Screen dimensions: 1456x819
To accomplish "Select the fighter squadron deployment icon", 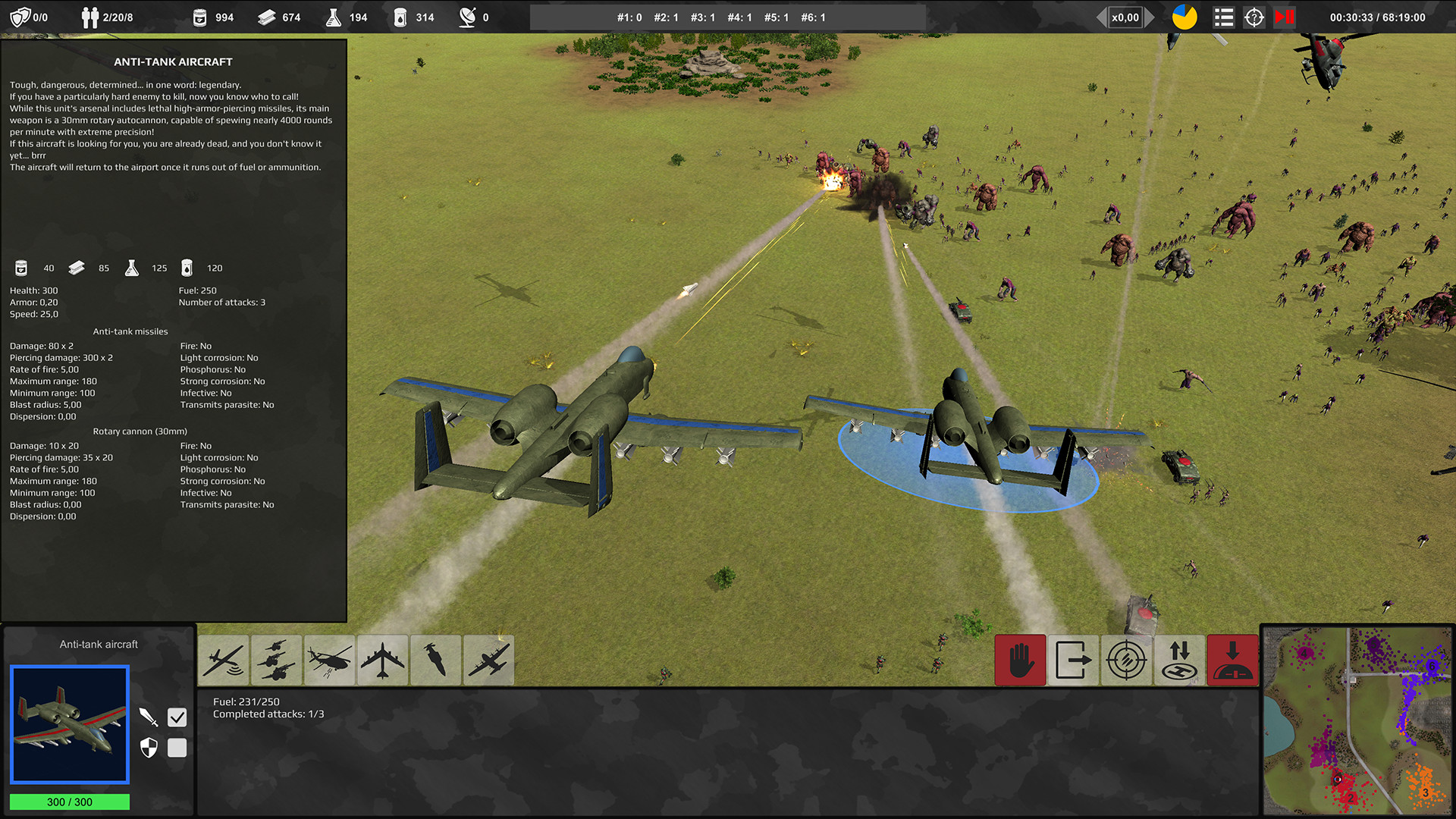I will (x=276, y=660).
